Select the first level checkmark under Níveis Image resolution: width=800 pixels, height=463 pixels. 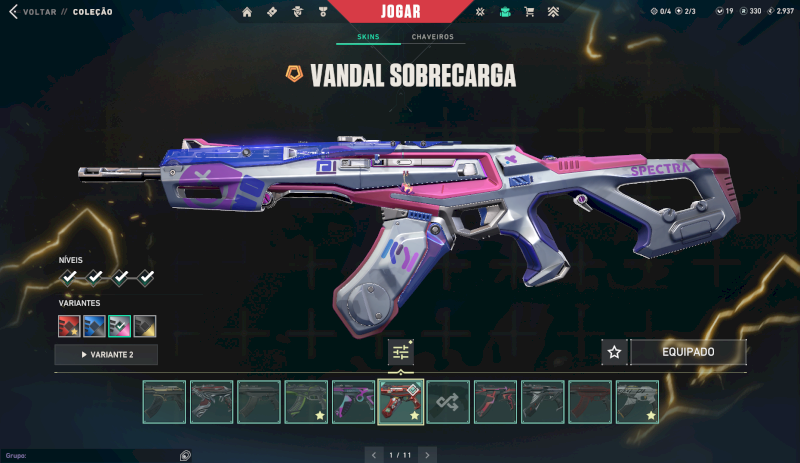(69, 277)
